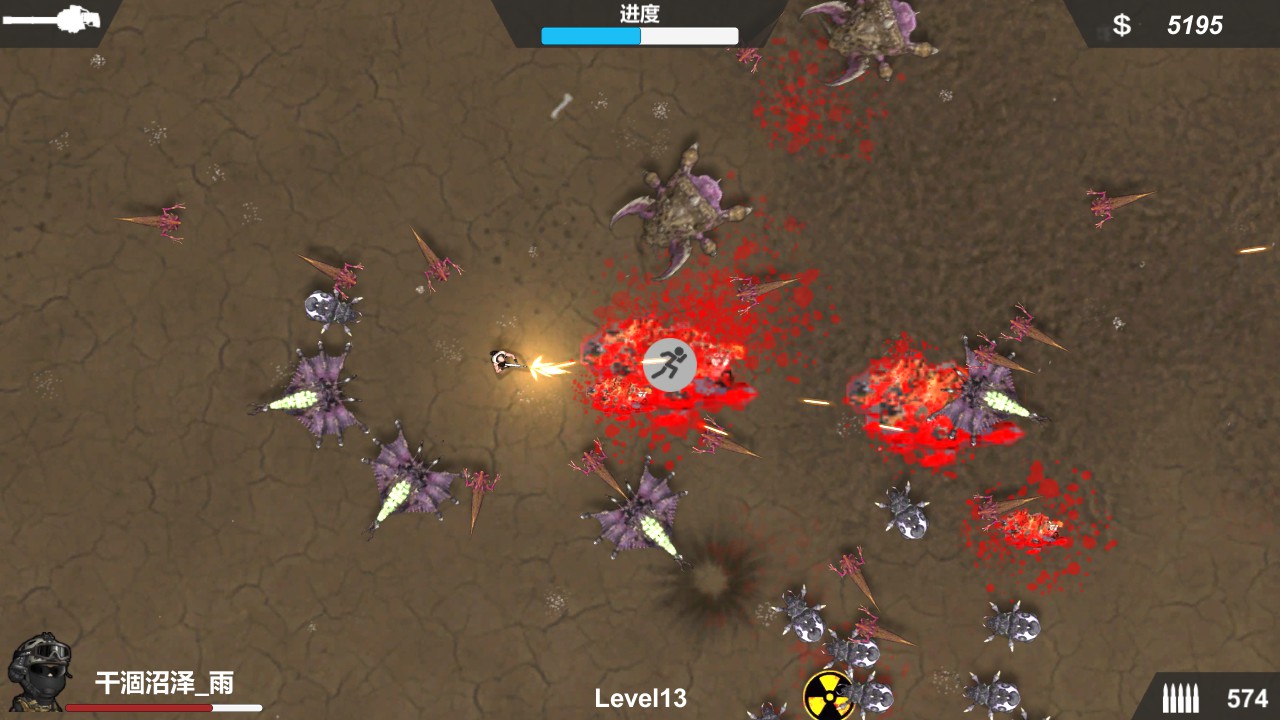Click the money amount 5195
The height and width of the screenshot is (720, 1280).
(x=1198, y=24)
